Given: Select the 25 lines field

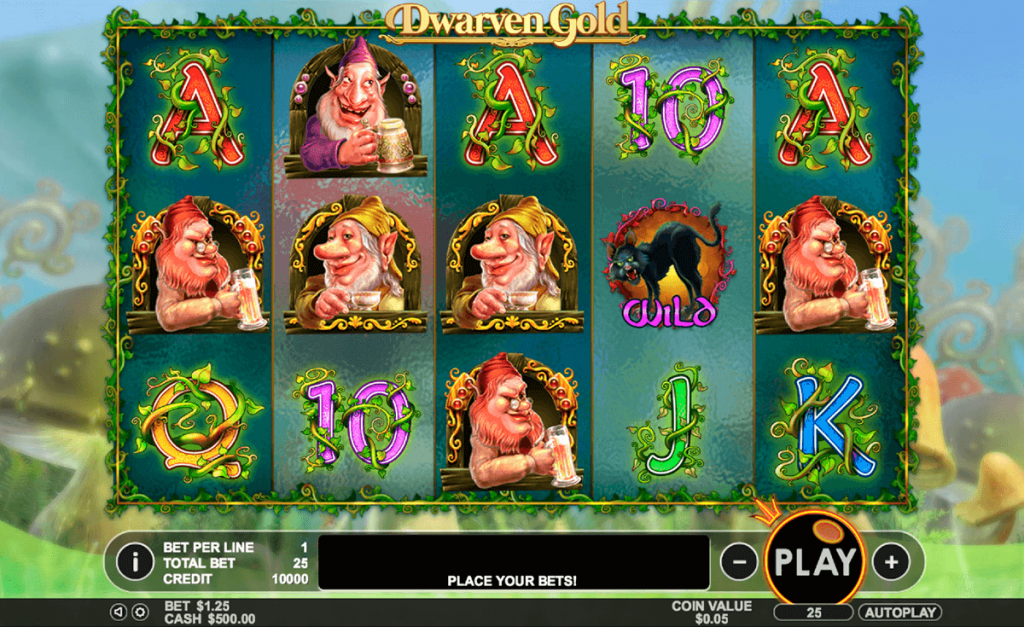Looking at the screenshot, I should [813, 612].
